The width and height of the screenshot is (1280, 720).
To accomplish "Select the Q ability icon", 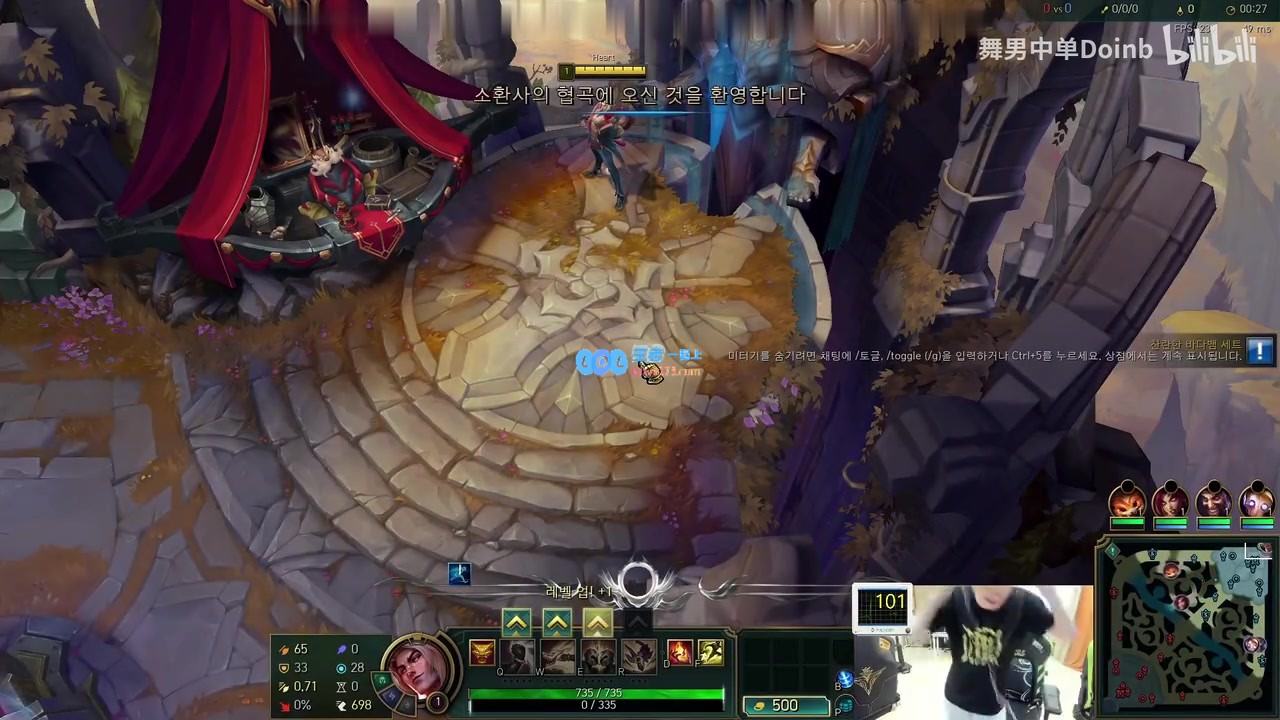I will pyautogui.click(x=519, y=656).
